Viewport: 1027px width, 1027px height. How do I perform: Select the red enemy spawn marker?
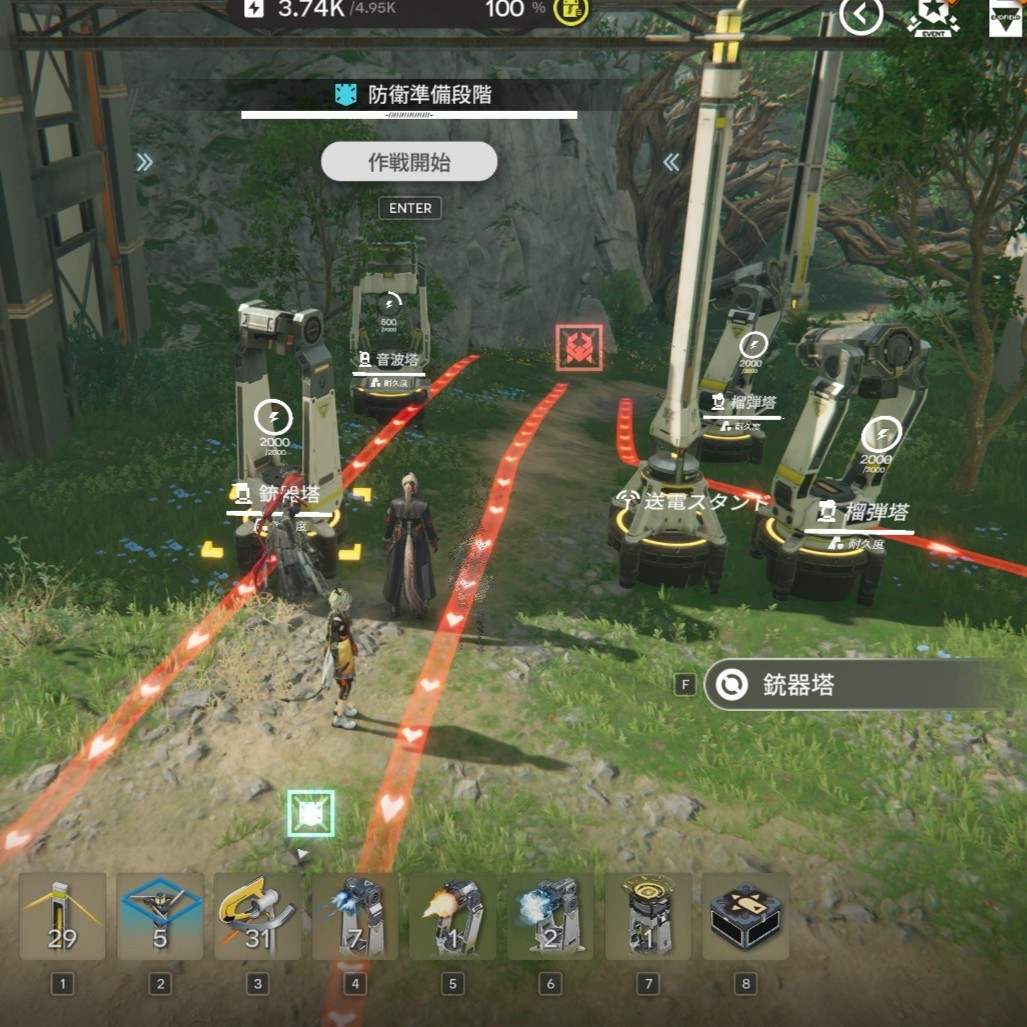pos(580,347)
